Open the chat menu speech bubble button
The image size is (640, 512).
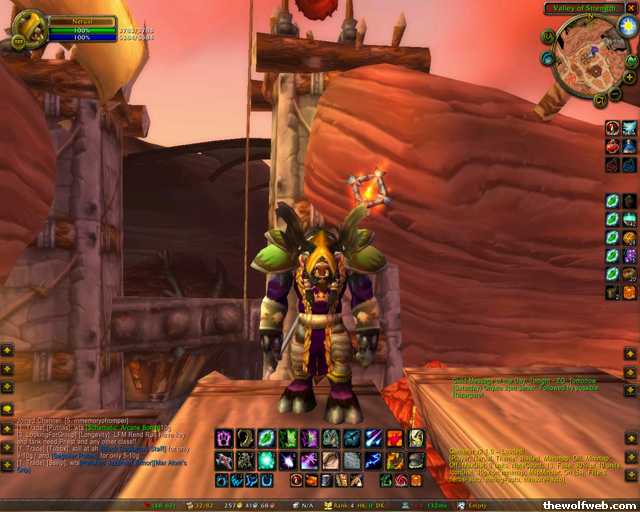[7, 409]
